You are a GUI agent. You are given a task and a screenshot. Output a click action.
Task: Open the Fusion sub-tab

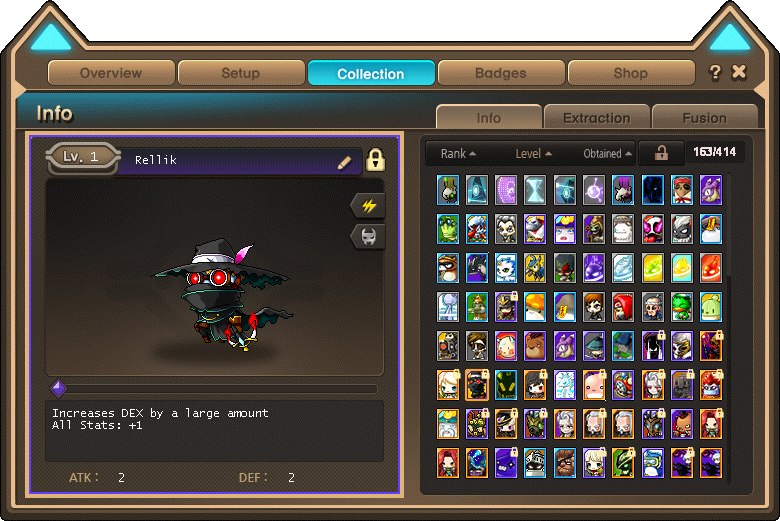(704, 117)
